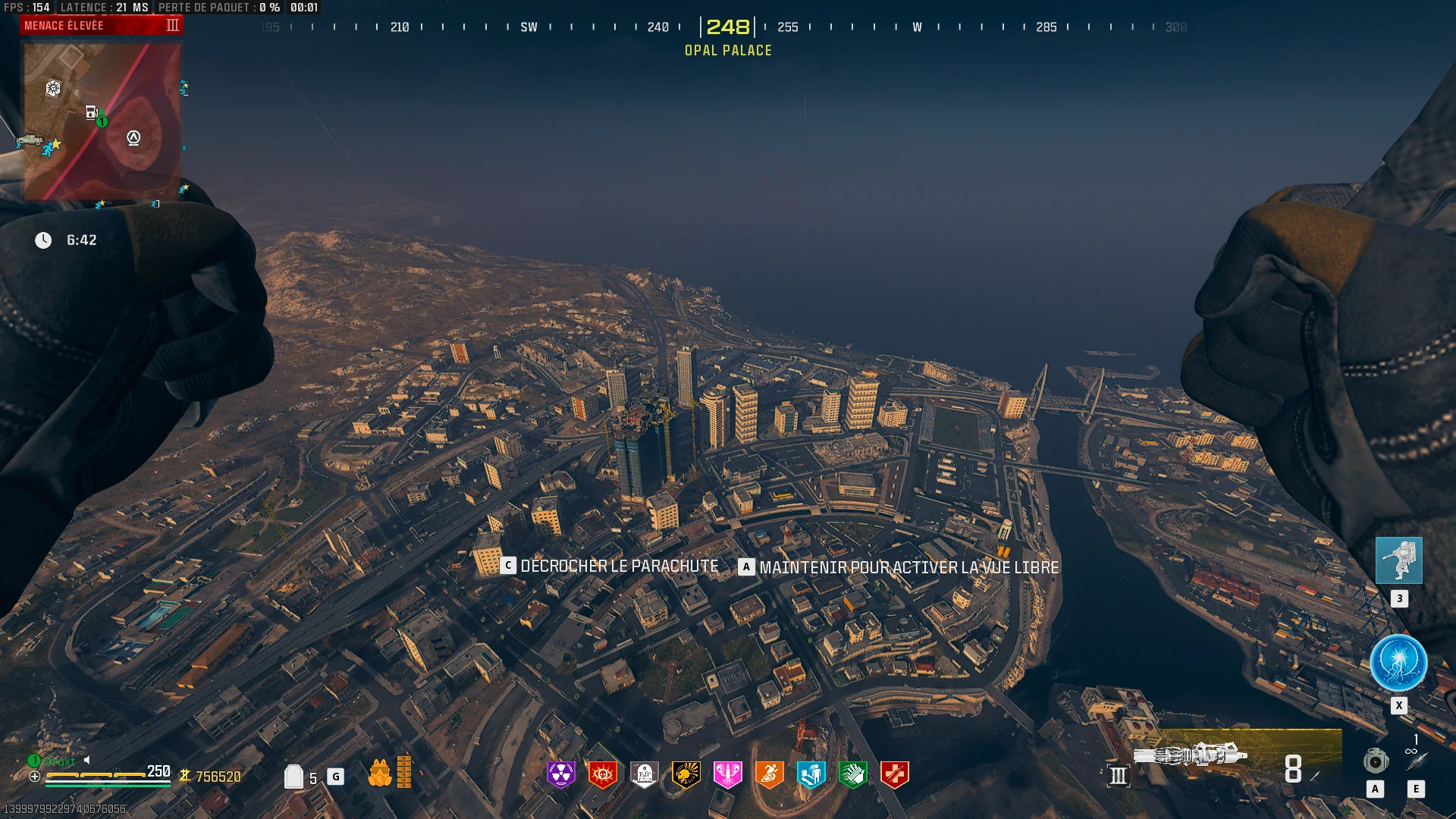Trigger the blue lightning orb field upgrade
Image resolution: width=1456 pixels, height=819 pixels.
1398,663
